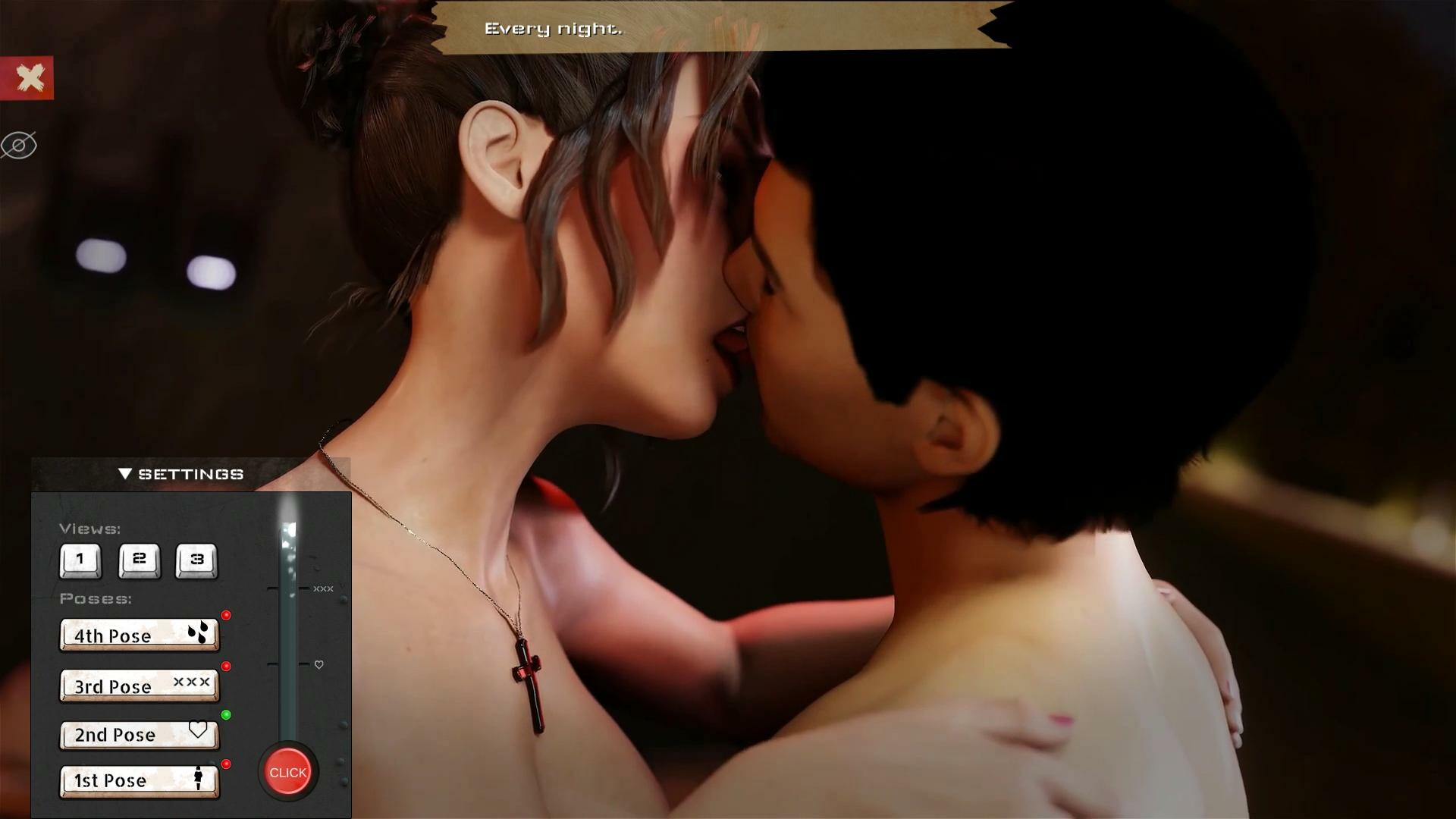Open the Settings header dropdown
This screenshot has width=1456, height=819.
tap(190, 474)
